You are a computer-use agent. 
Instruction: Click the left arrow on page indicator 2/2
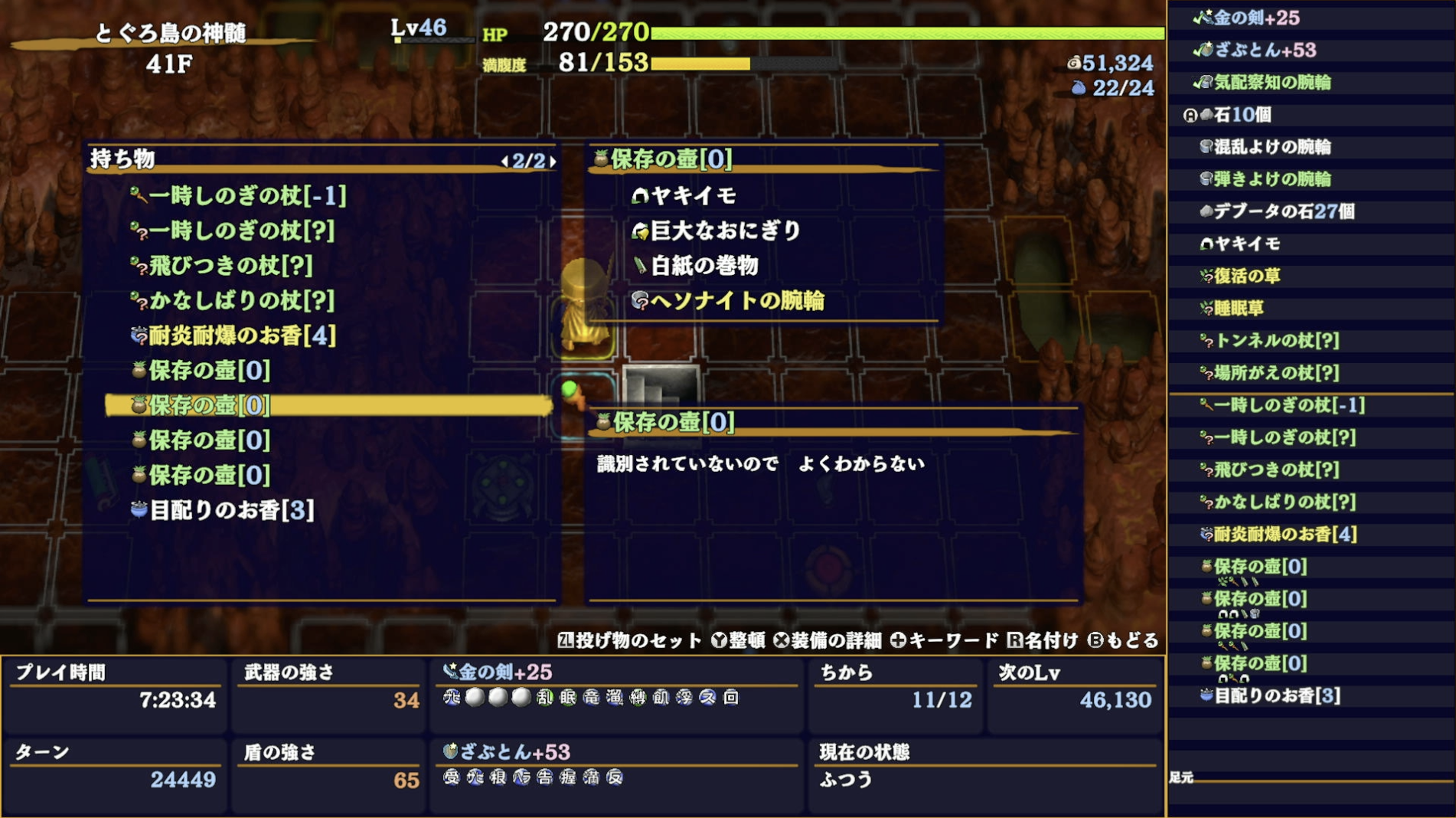(x=506, y=161)
